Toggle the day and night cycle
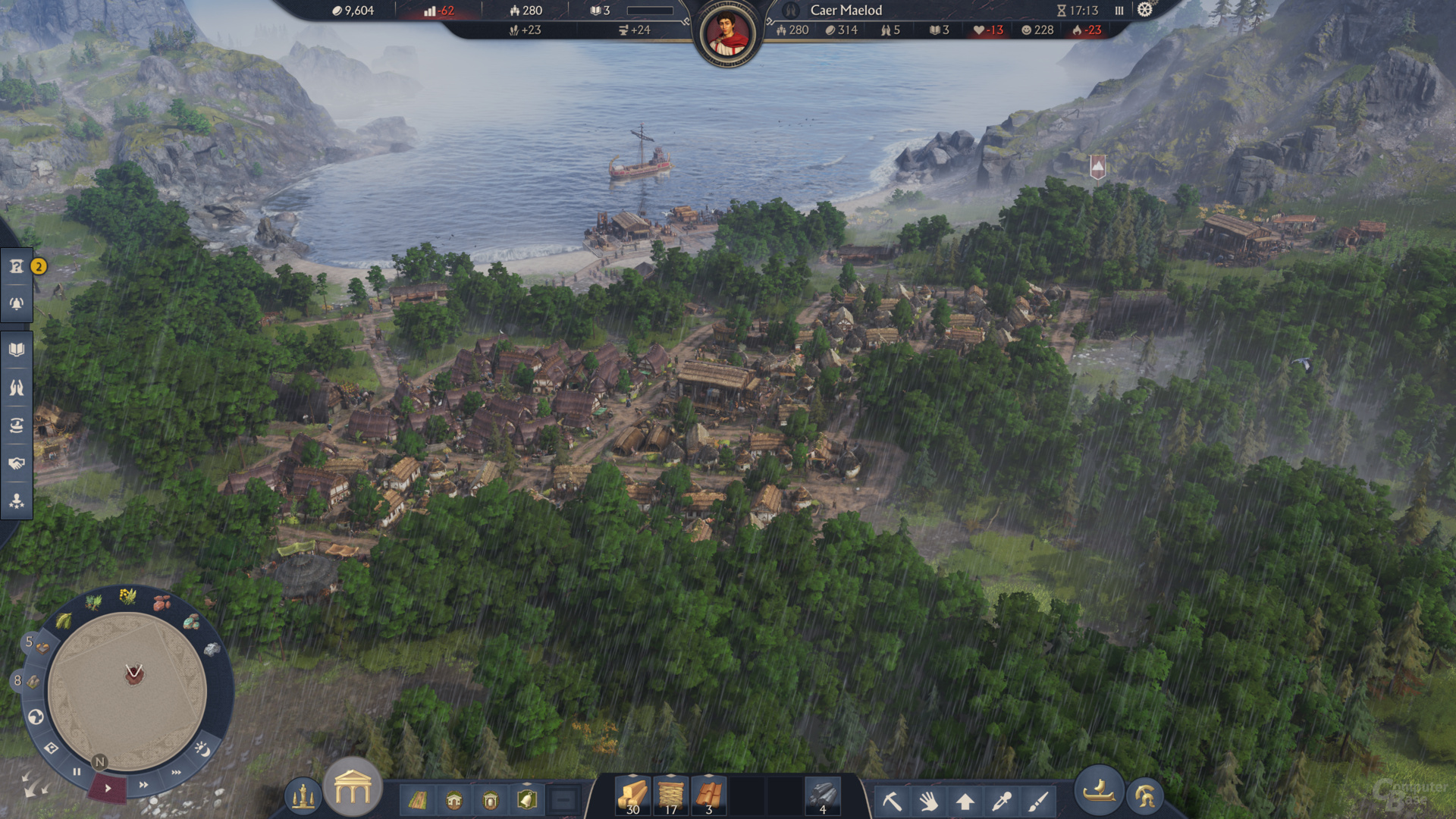 tap(202, 749)
